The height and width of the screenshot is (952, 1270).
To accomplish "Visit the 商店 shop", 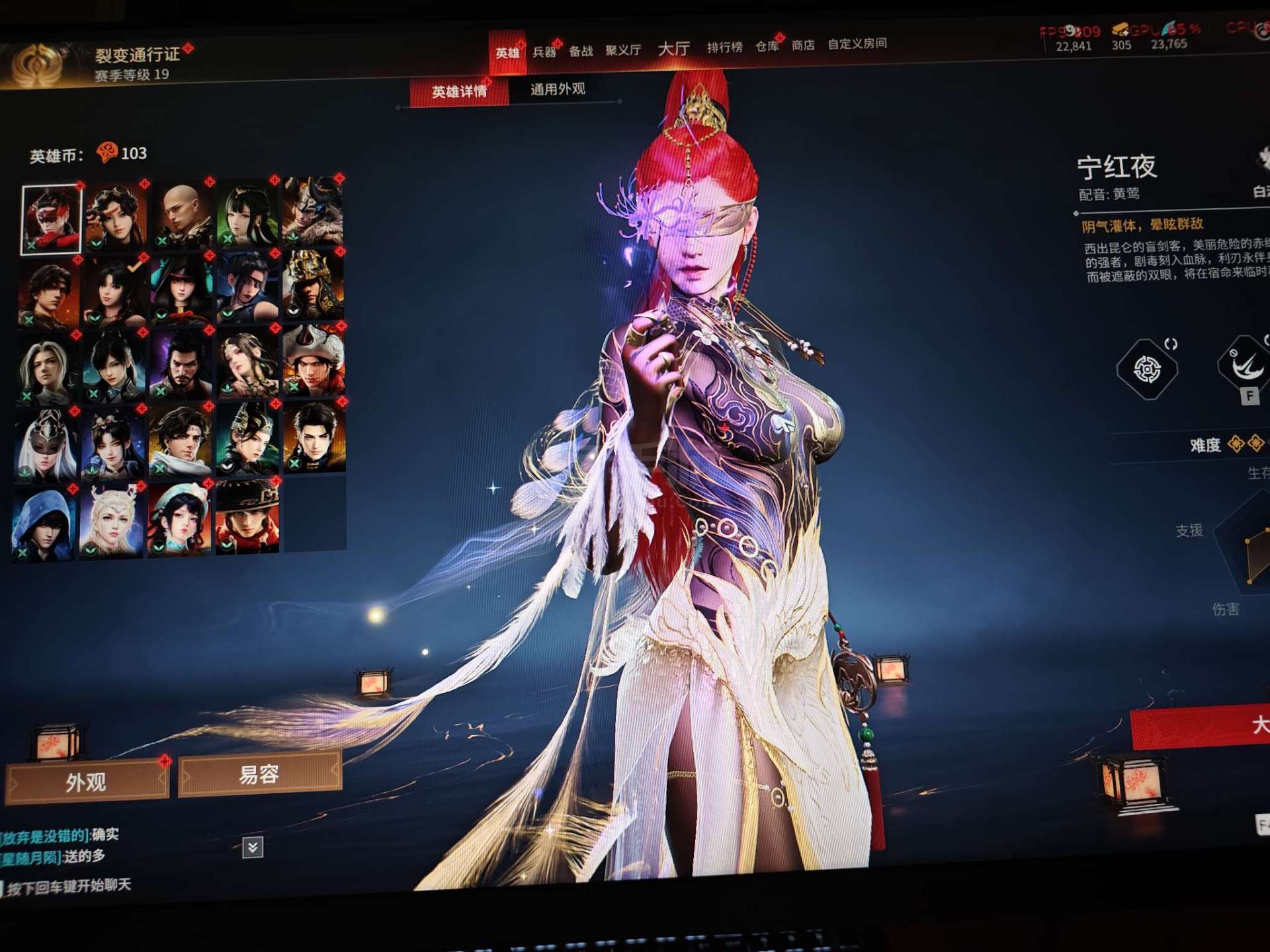I will [x=803, y=45].
